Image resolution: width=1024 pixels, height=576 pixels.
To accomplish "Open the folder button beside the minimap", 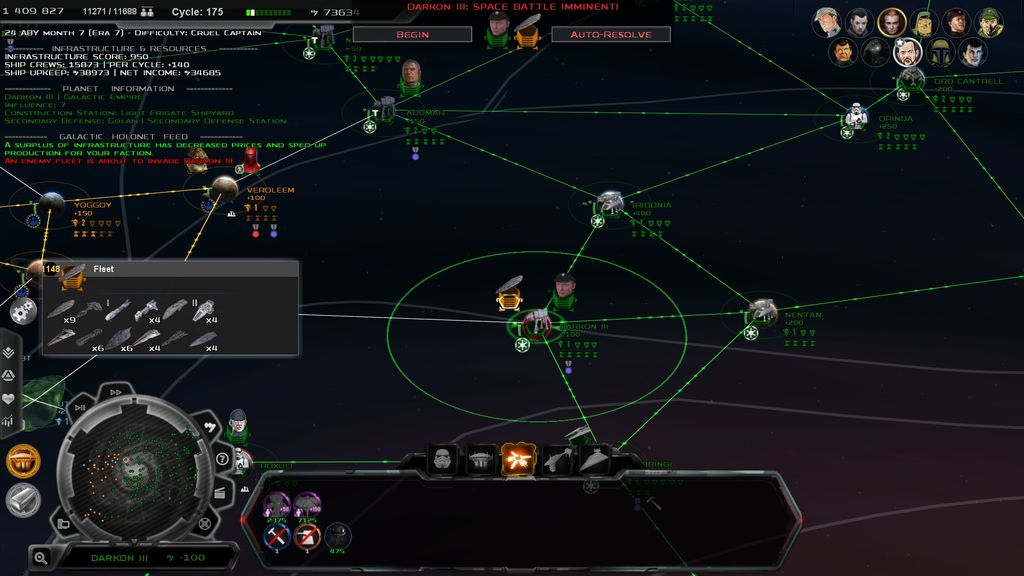I will [63, 523].
